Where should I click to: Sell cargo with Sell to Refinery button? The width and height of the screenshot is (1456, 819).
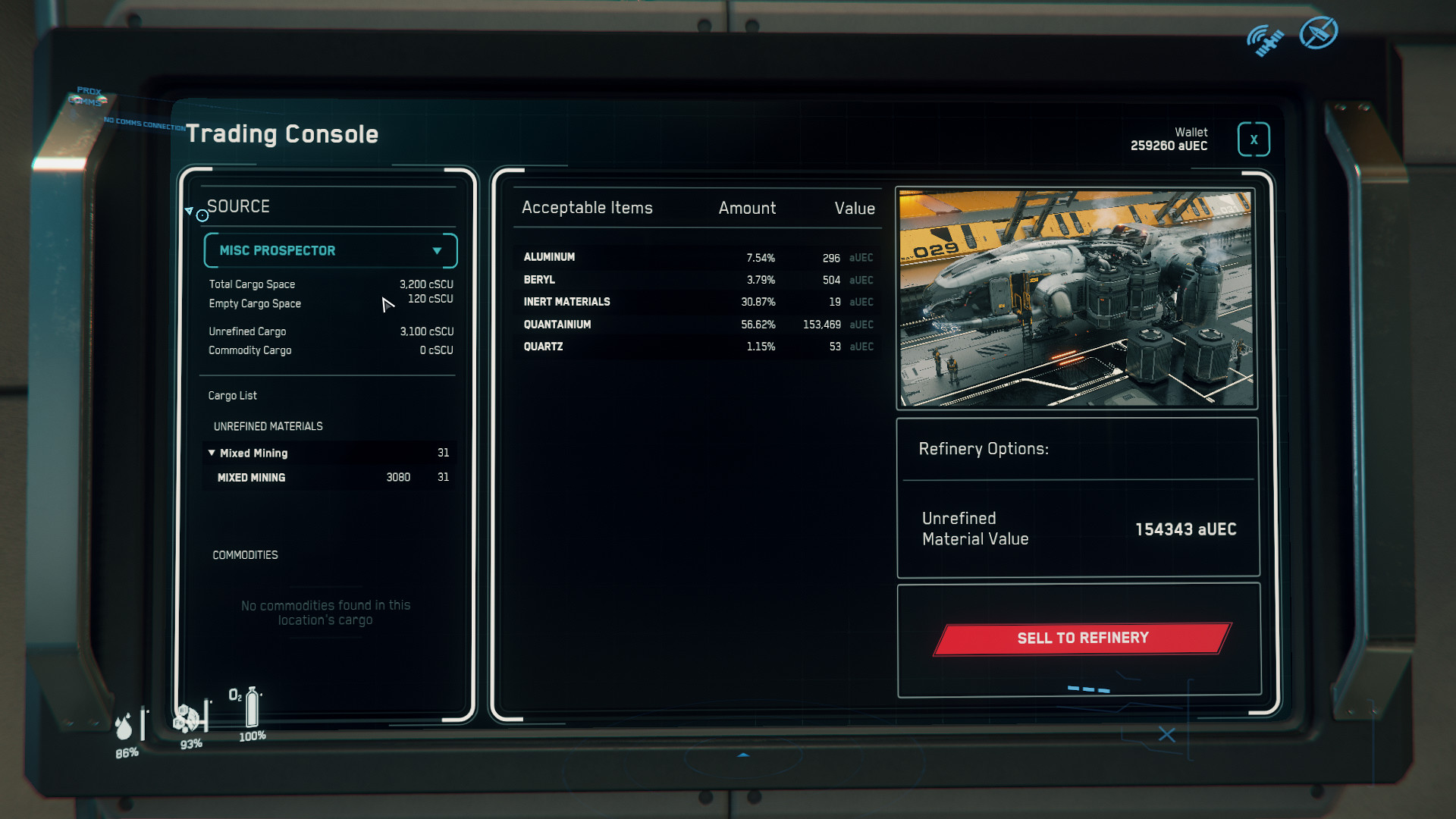tap(1082, 638)
